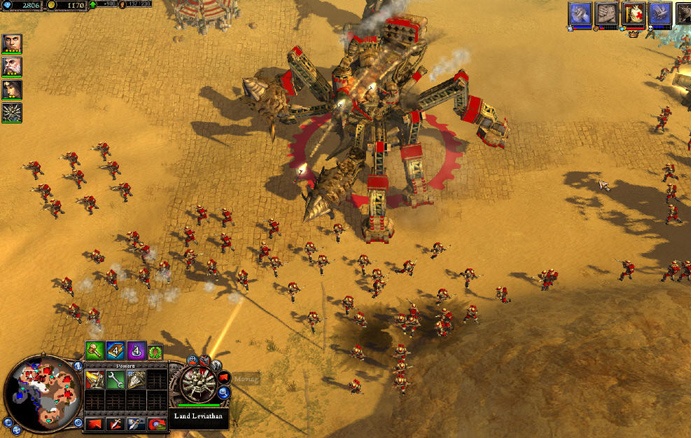Image resolution: width=700 pixels, height=438 pixels.
Task: Choose the sword attack command
Action: pyautogui.click(x=114, y=424)
